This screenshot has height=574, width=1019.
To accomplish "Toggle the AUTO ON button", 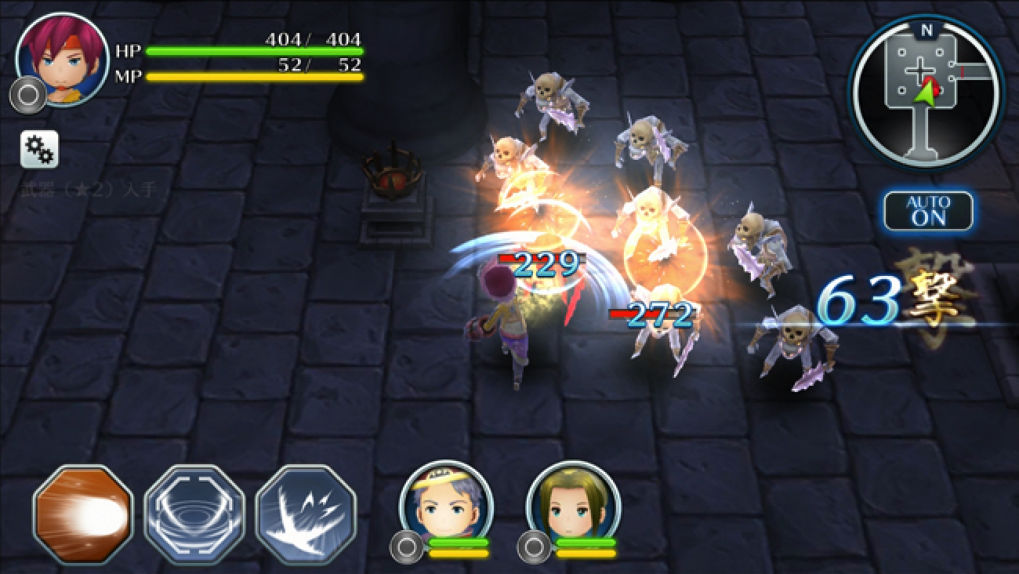I will click(x=927, y=211).
